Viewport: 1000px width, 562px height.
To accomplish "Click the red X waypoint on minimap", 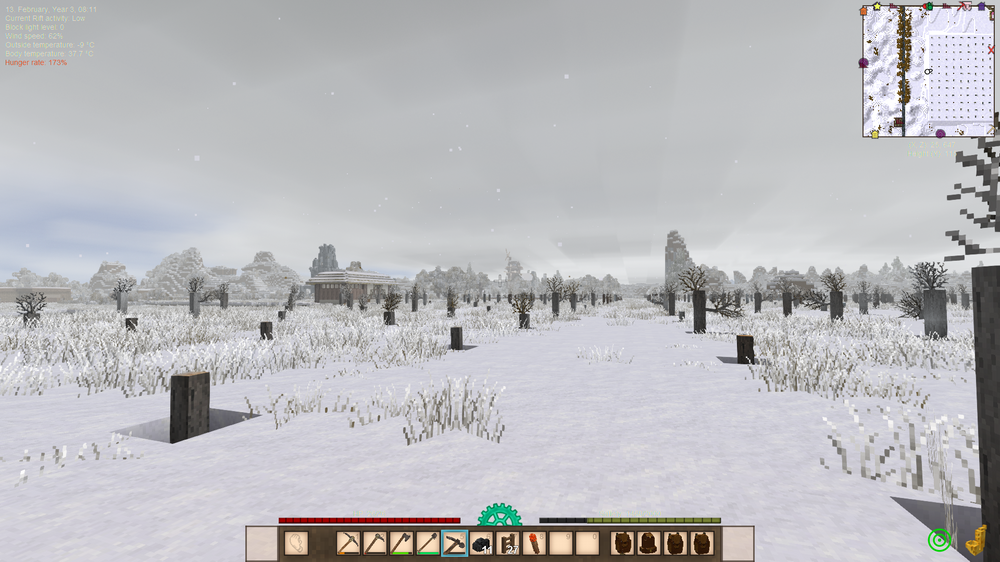I will tap(991, 49).
